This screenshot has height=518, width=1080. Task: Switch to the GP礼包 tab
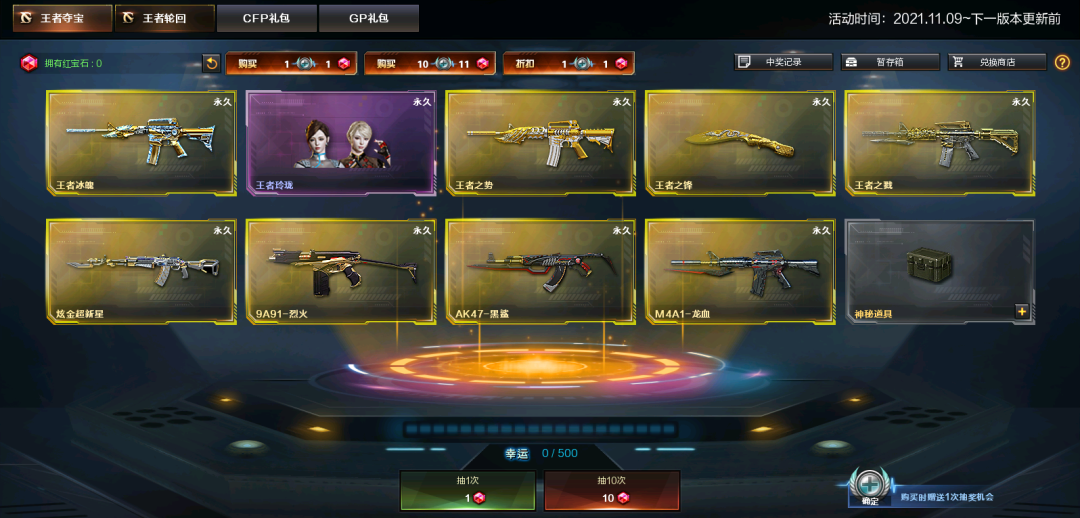[x=368, y=18]
